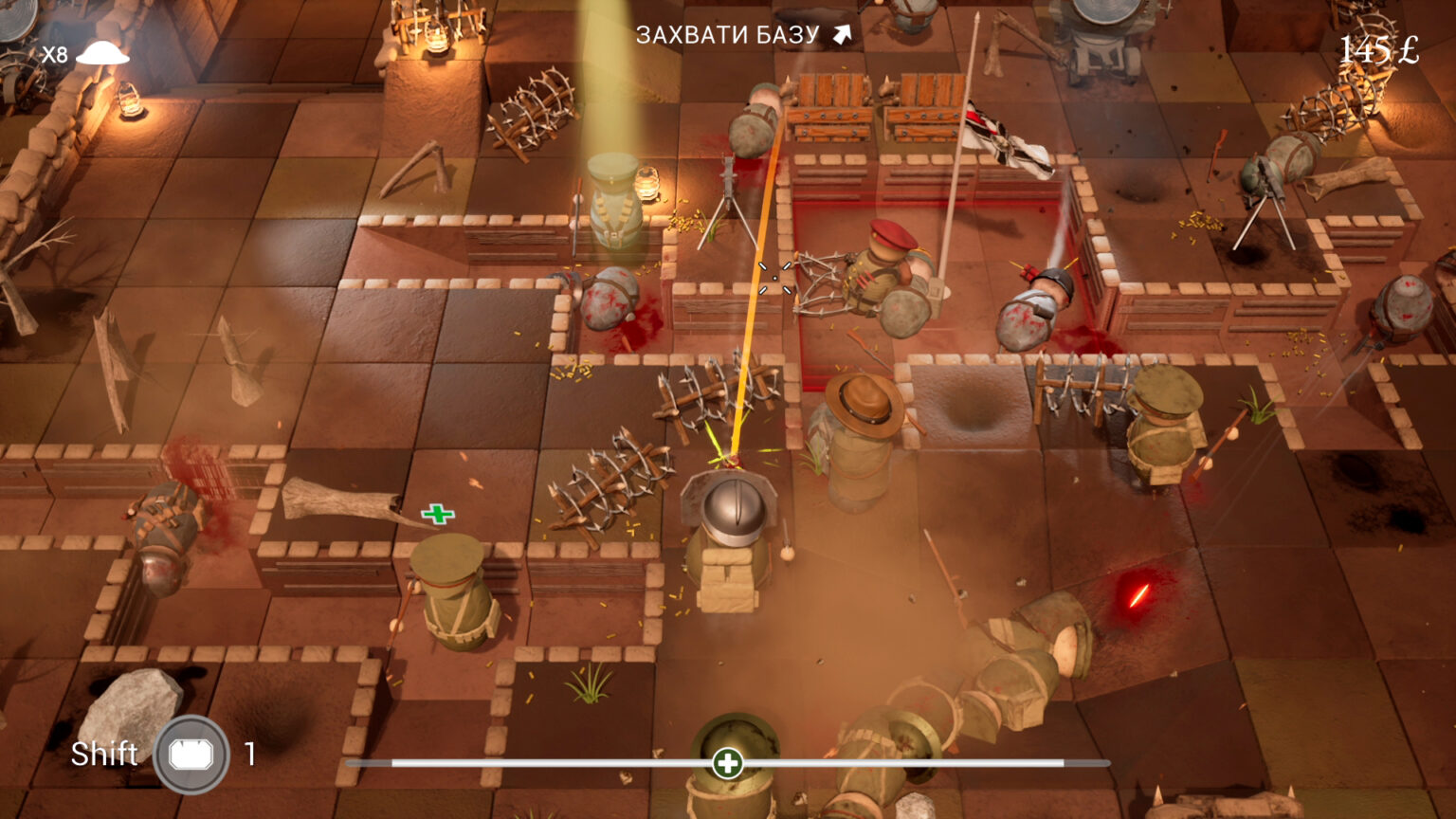Viewport: 1456px width, 819px height.
Task: Activate the Shift ability round icon
Action: coord(191,755)
